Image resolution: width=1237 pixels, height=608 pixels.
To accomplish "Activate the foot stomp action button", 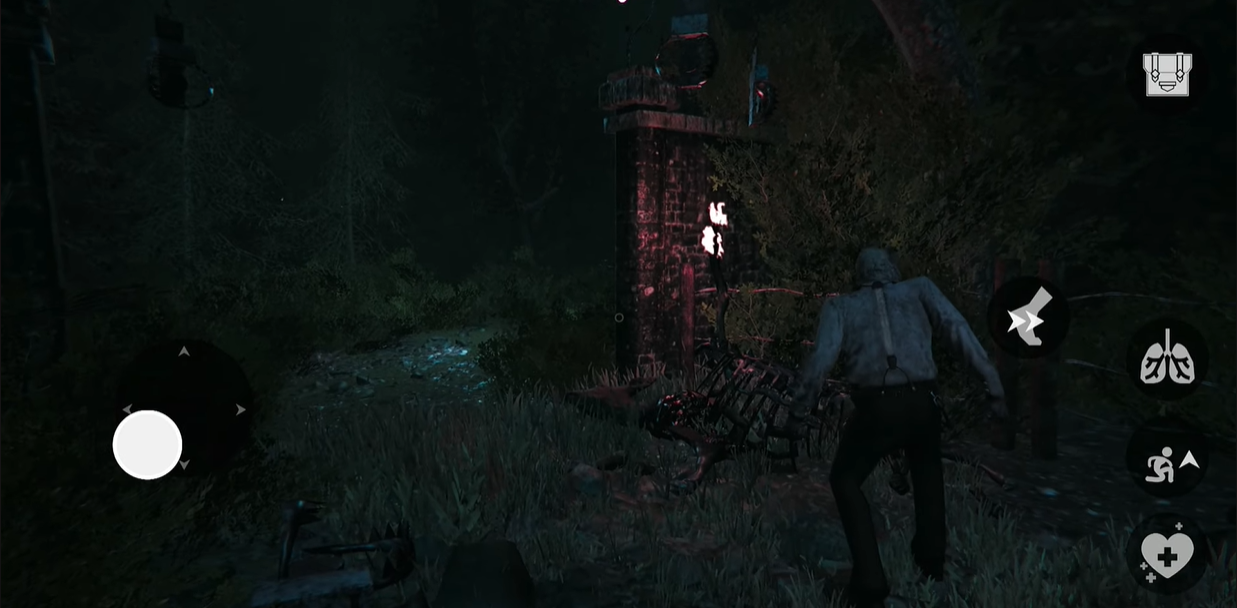I will [x=1028, y=317].
